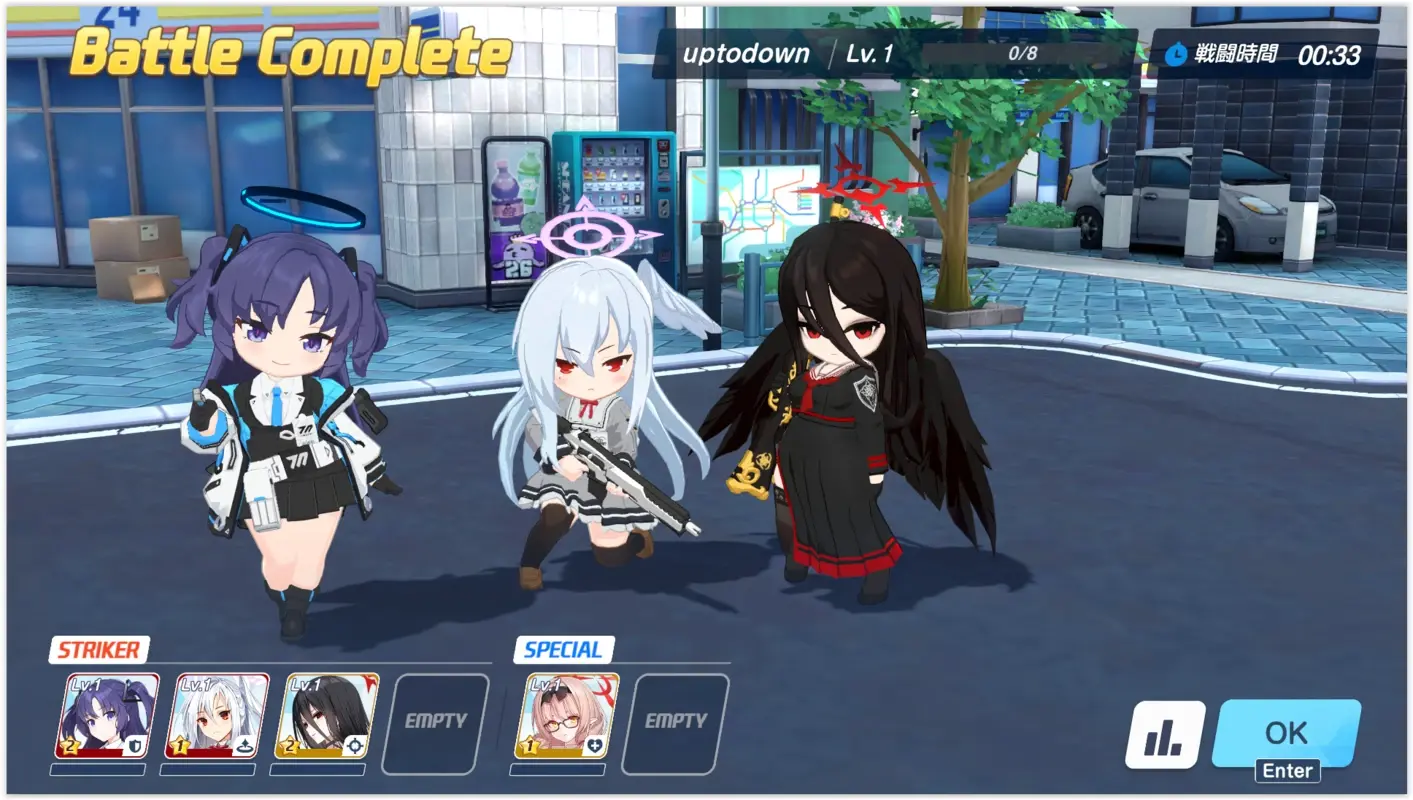Image resolution: width=1413 pixels, height=800 pixels.
Task: Click the player name uptodown
Action: [x=746, y=54]
